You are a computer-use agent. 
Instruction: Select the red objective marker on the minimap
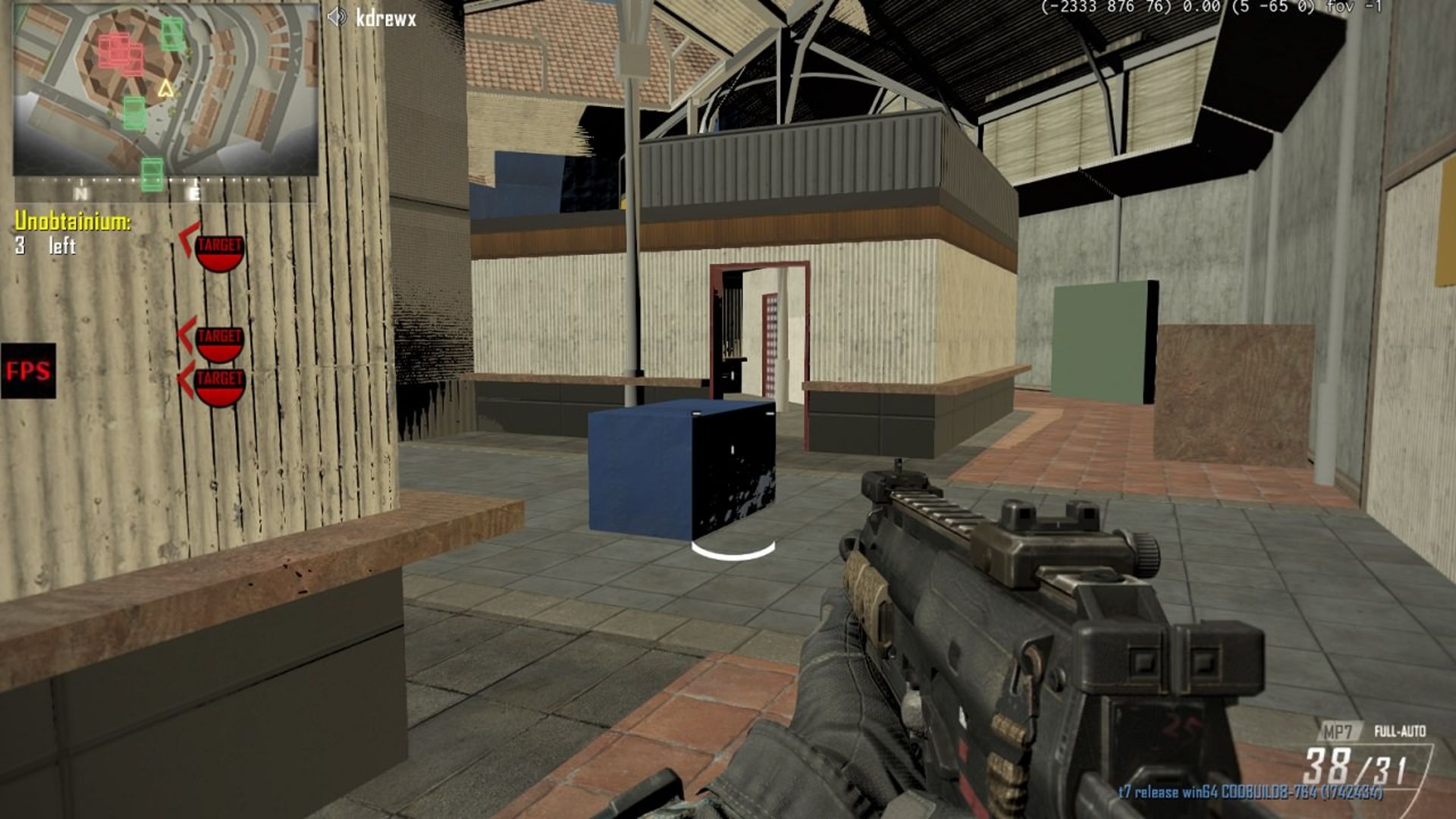coord(120,52)
